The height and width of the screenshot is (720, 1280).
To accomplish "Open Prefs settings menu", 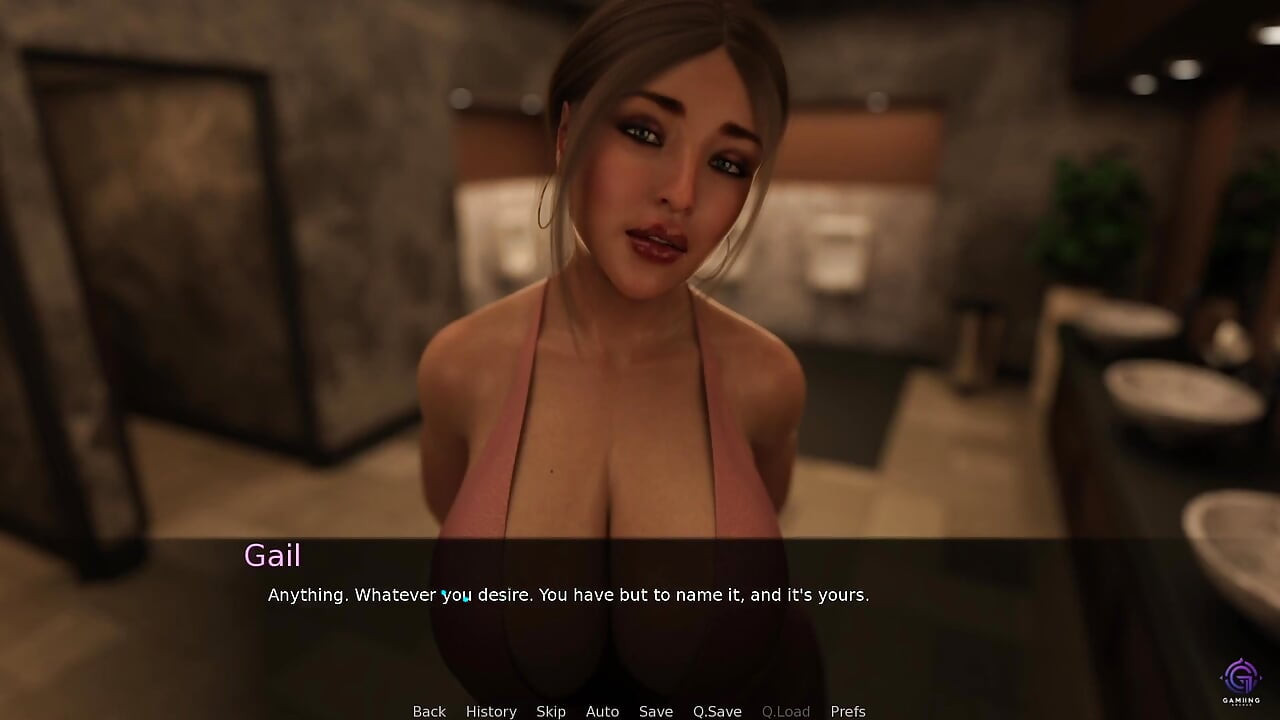I will click(x=848, y=711).
